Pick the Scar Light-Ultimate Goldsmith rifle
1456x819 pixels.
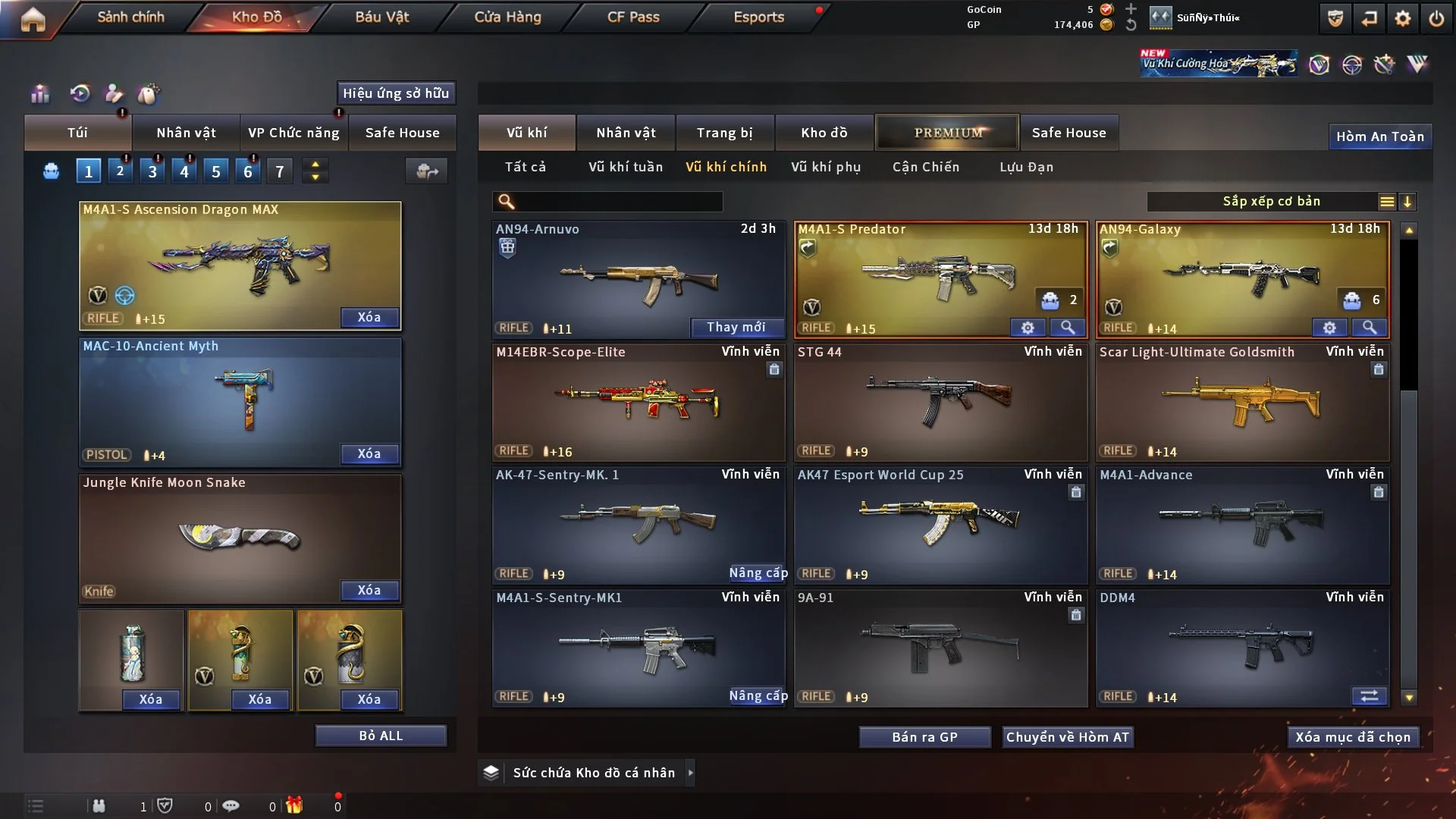coord(1242,402)
